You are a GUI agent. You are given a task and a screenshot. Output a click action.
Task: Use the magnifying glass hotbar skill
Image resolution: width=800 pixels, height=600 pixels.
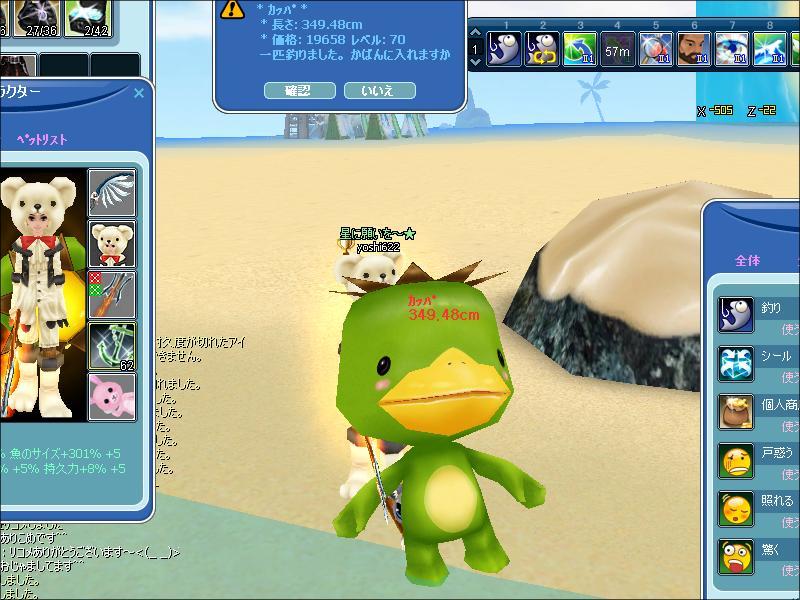click(654, 47)
